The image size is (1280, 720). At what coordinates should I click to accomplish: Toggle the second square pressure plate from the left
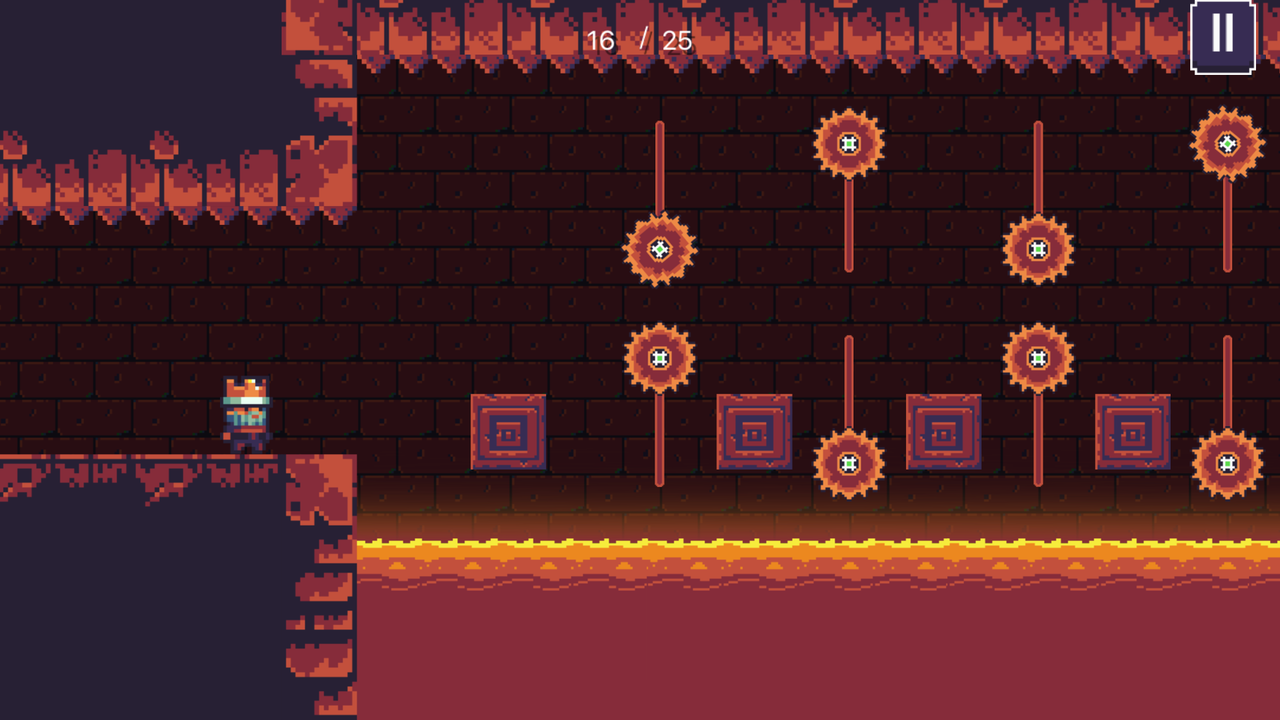tap(755, 432)
